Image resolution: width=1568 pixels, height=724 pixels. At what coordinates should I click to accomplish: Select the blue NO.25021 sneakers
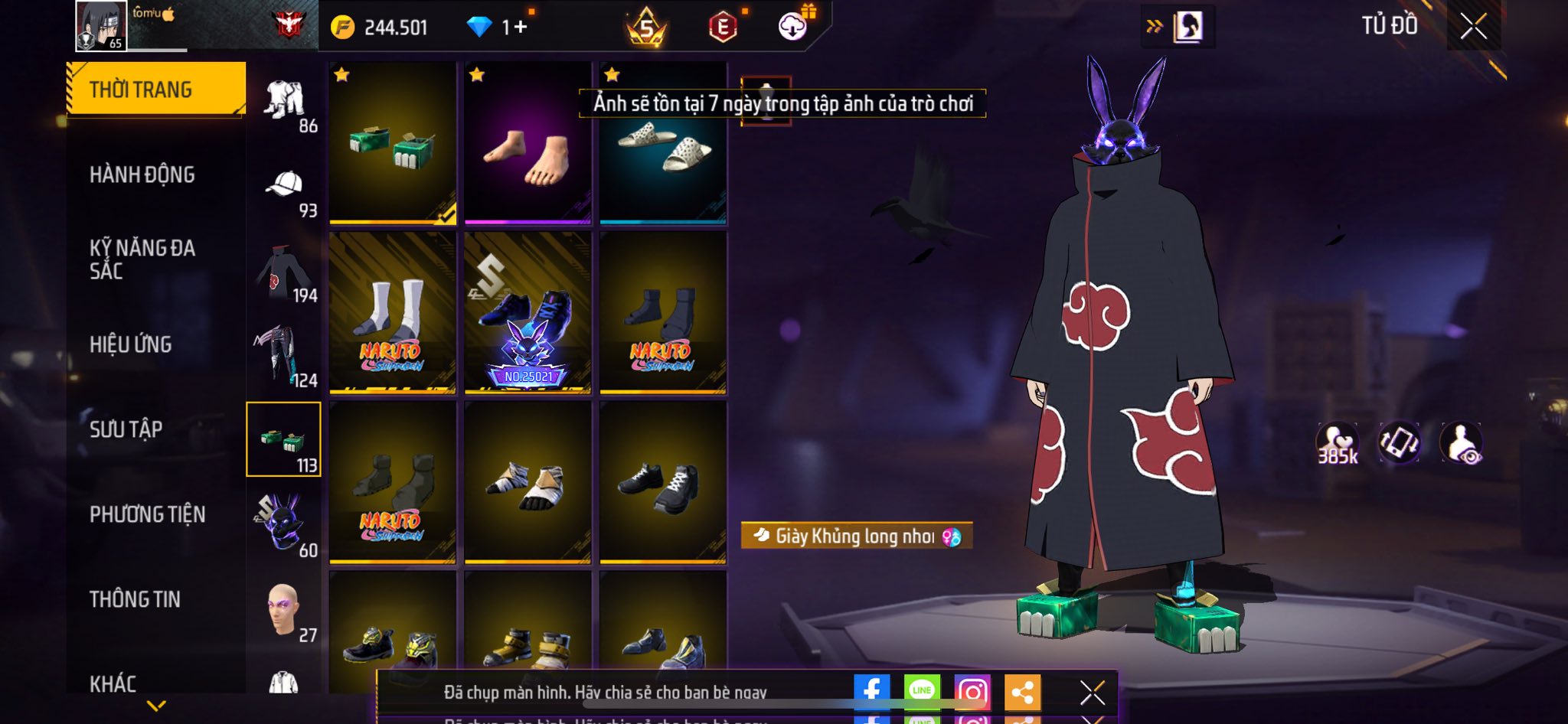pos(528,314)
